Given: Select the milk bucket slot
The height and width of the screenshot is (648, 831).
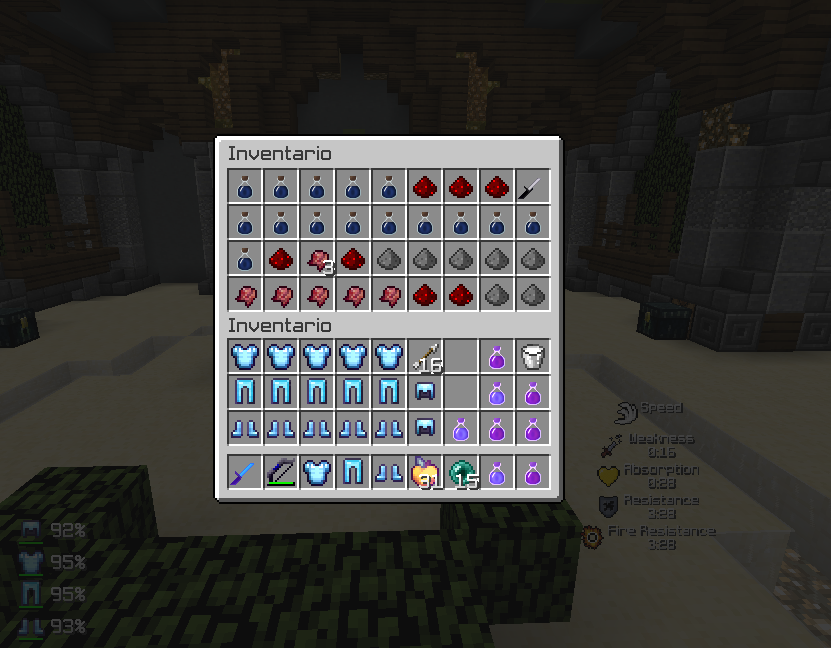Looking at the screenshot, I should [533, 357].
